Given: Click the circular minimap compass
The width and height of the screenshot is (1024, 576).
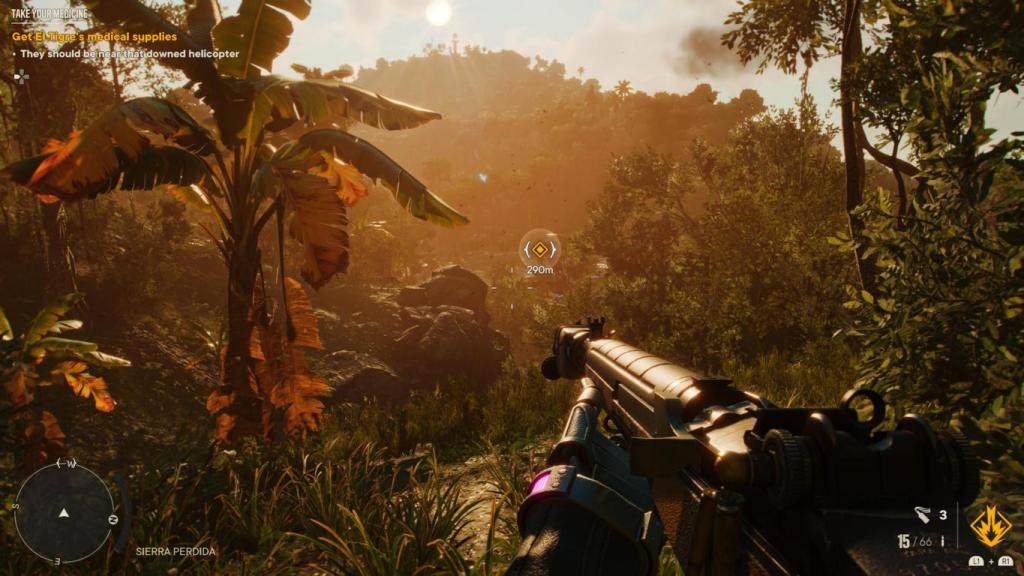Looking at the screenshot, I should 64,512.
